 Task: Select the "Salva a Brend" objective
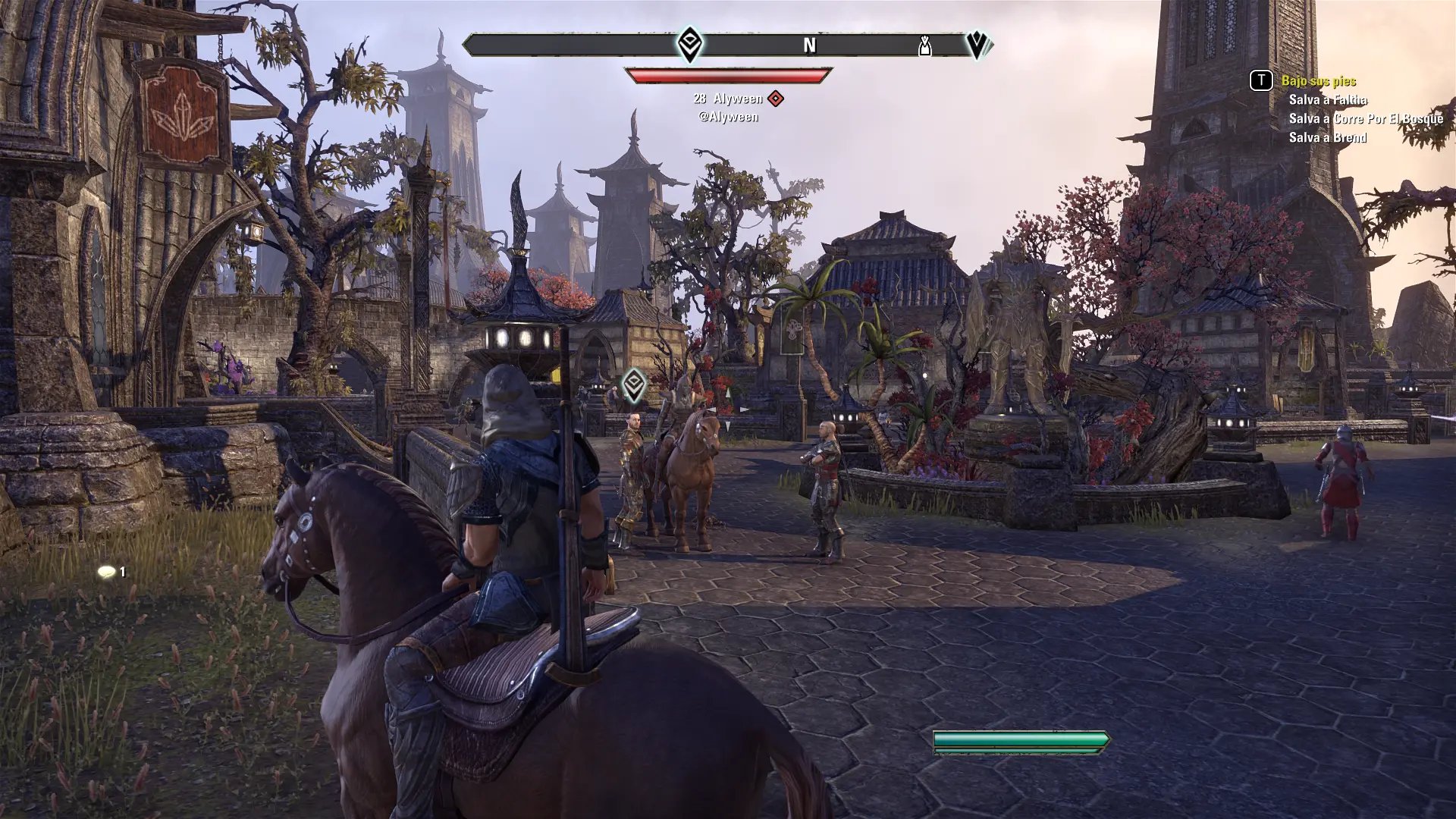(1327, 138)
